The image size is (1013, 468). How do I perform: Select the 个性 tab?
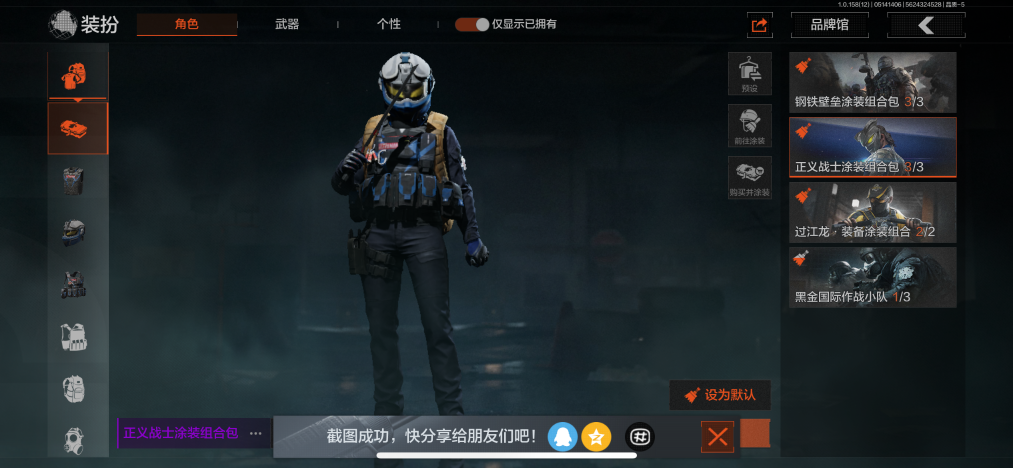(x=389, y=24)
